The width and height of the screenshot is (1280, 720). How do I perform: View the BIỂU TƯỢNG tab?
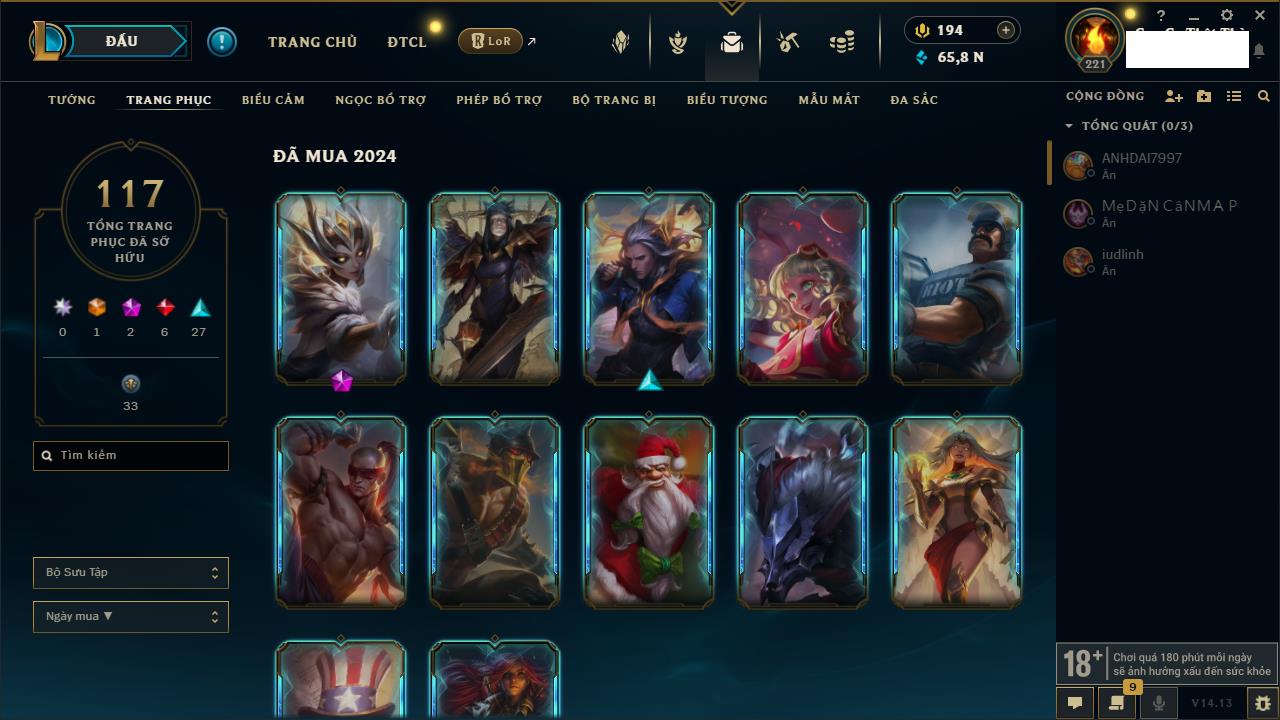(727, 100)
